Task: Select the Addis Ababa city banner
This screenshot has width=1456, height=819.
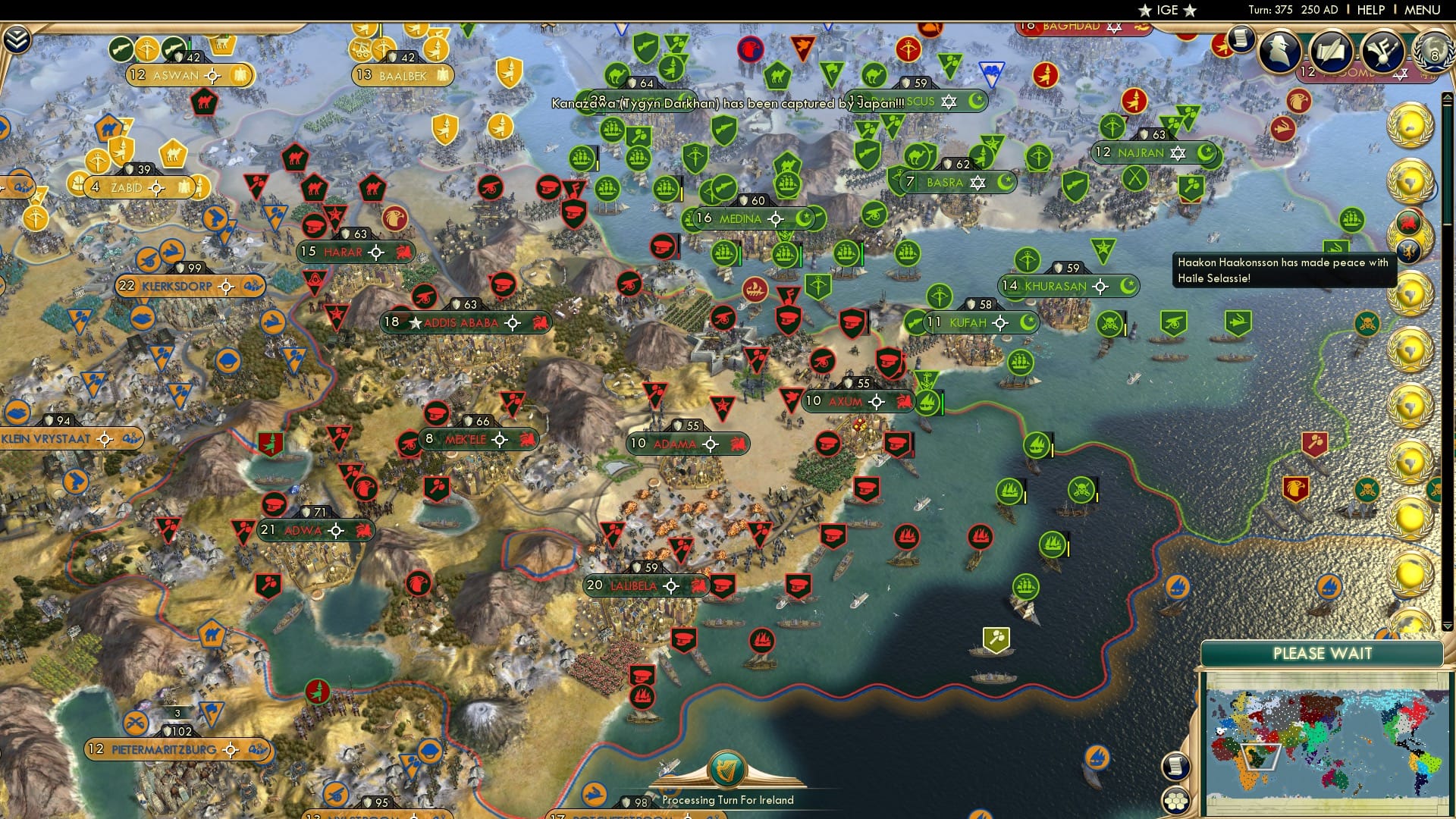Action: click(x=468, y=322)
